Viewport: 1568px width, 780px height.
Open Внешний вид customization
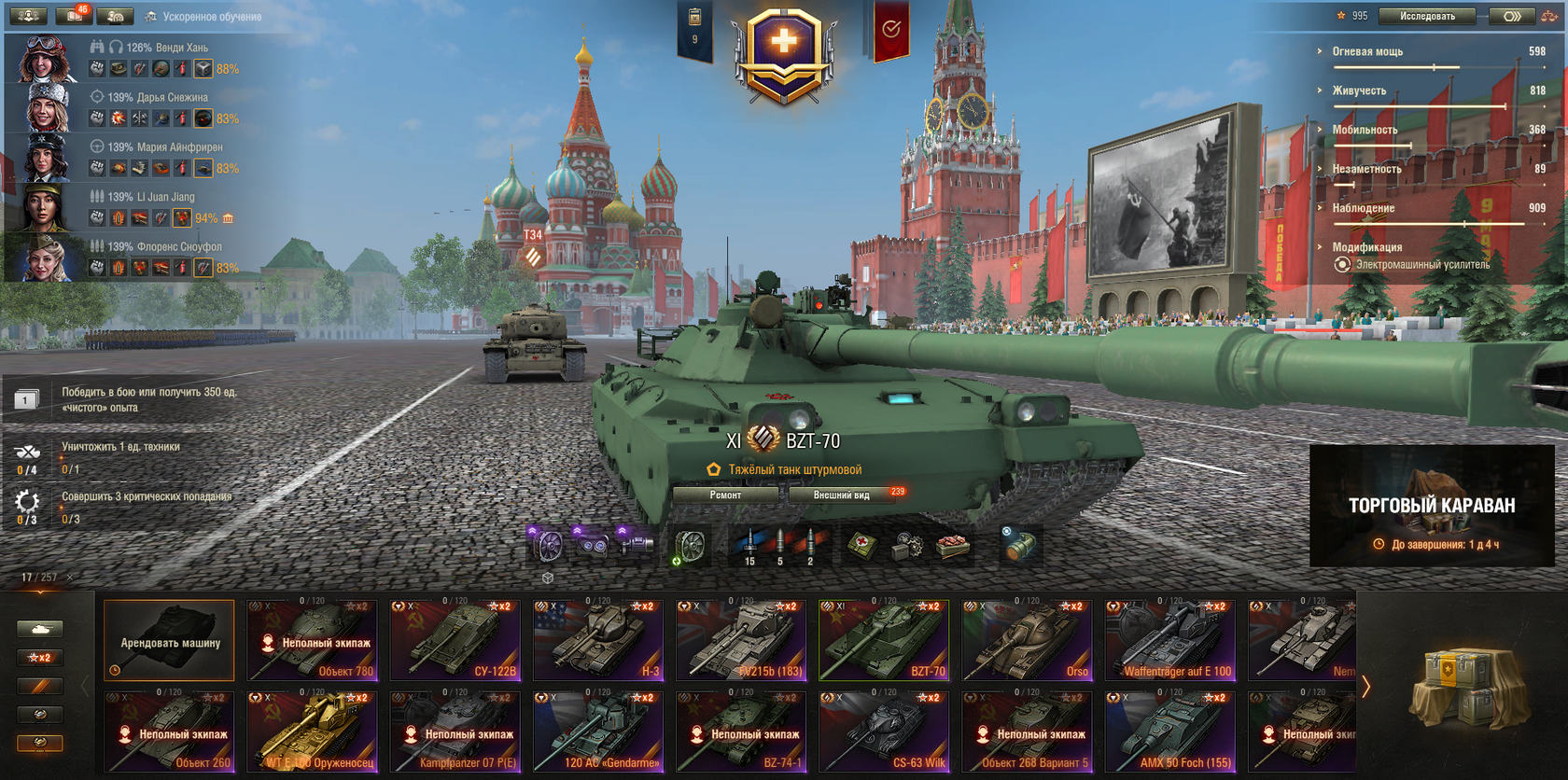point(841,495)
